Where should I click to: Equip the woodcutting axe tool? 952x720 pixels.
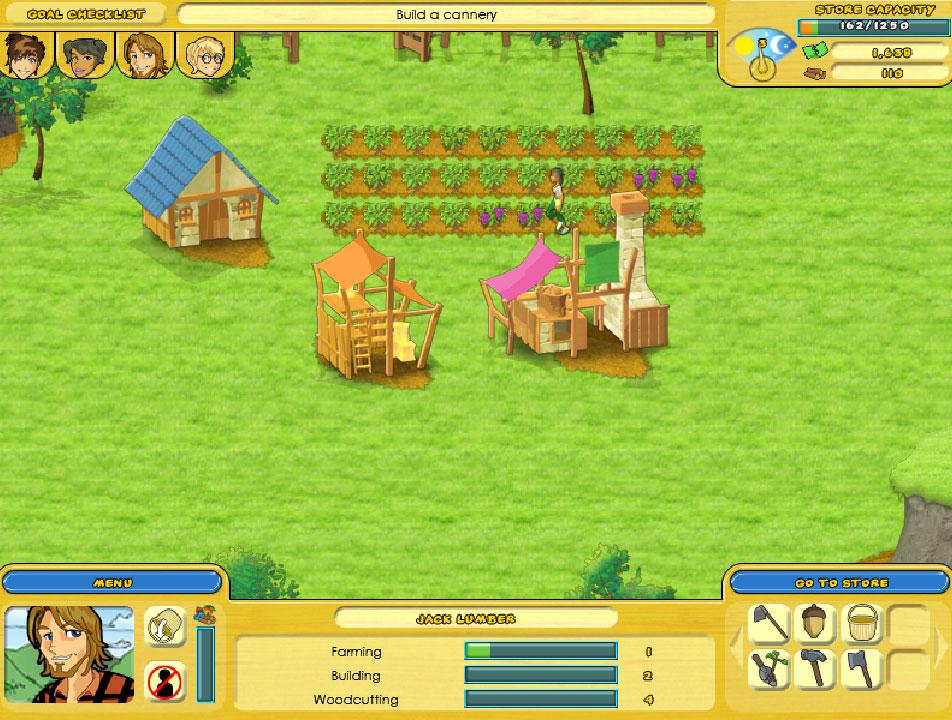860,669
